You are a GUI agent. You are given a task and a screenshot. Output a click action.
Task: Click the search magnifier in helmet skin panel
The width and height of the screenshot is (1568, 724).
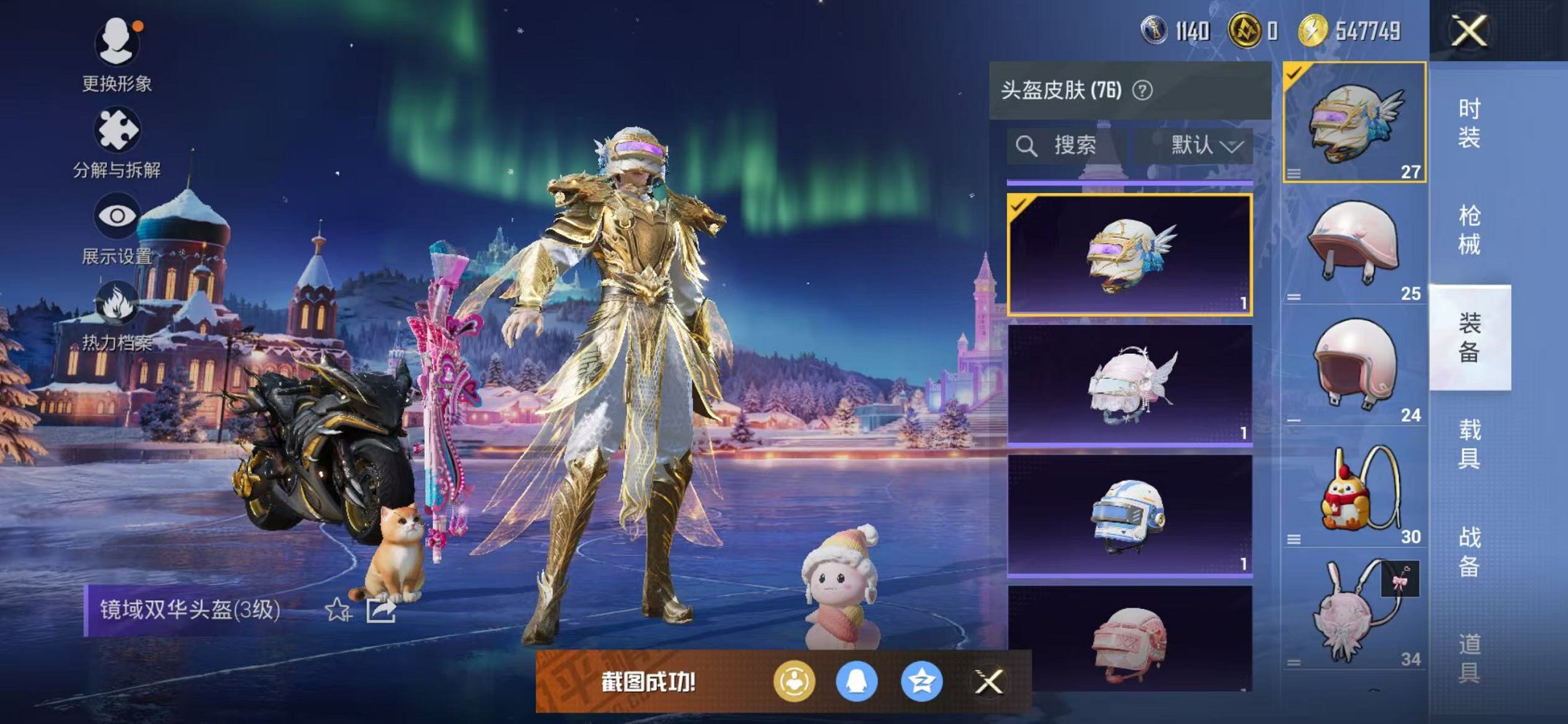click(x=1027, y=144)
